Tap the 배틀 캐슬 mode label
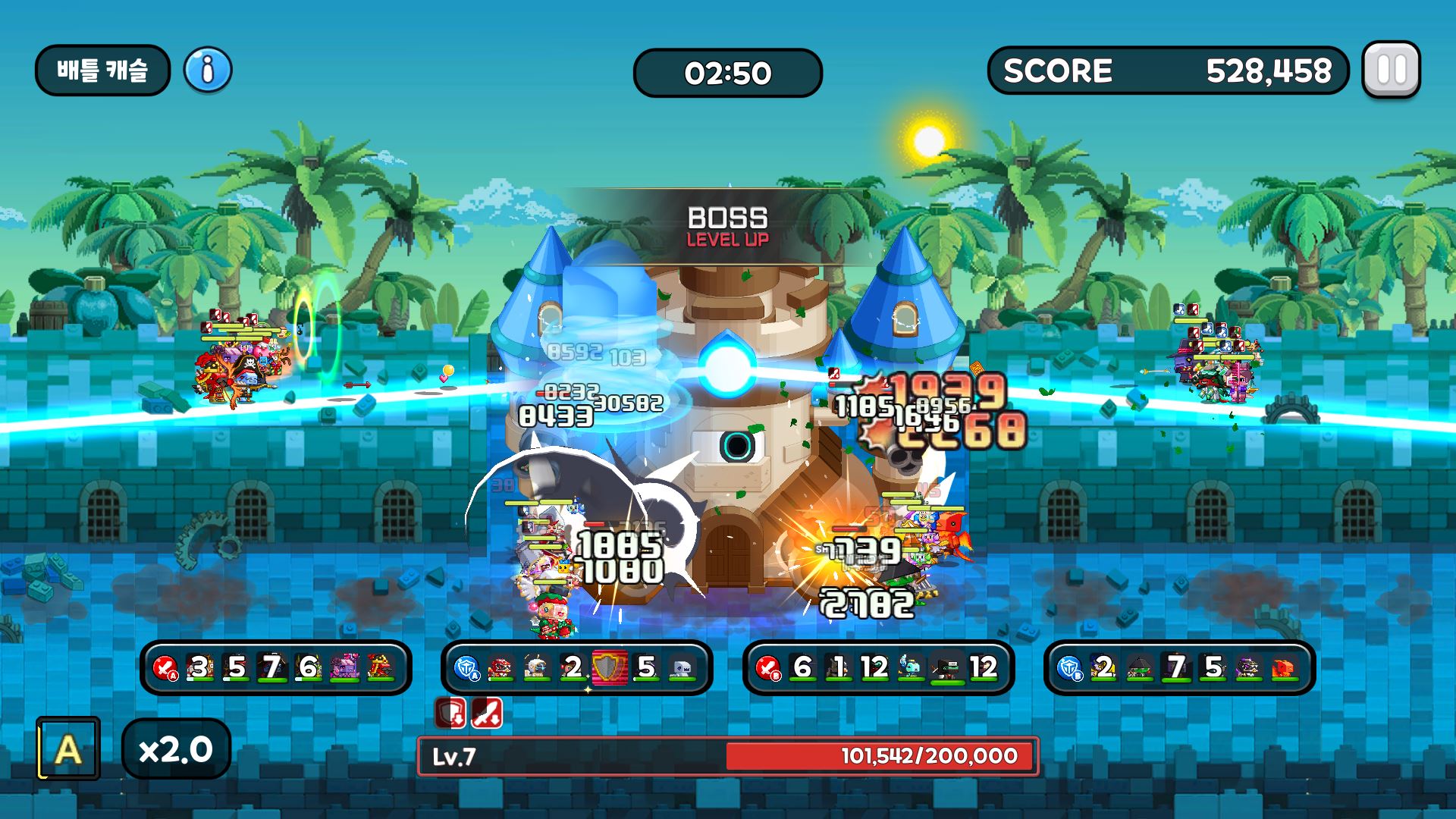This screenshot has width=1456, height=819. [102, 71]
